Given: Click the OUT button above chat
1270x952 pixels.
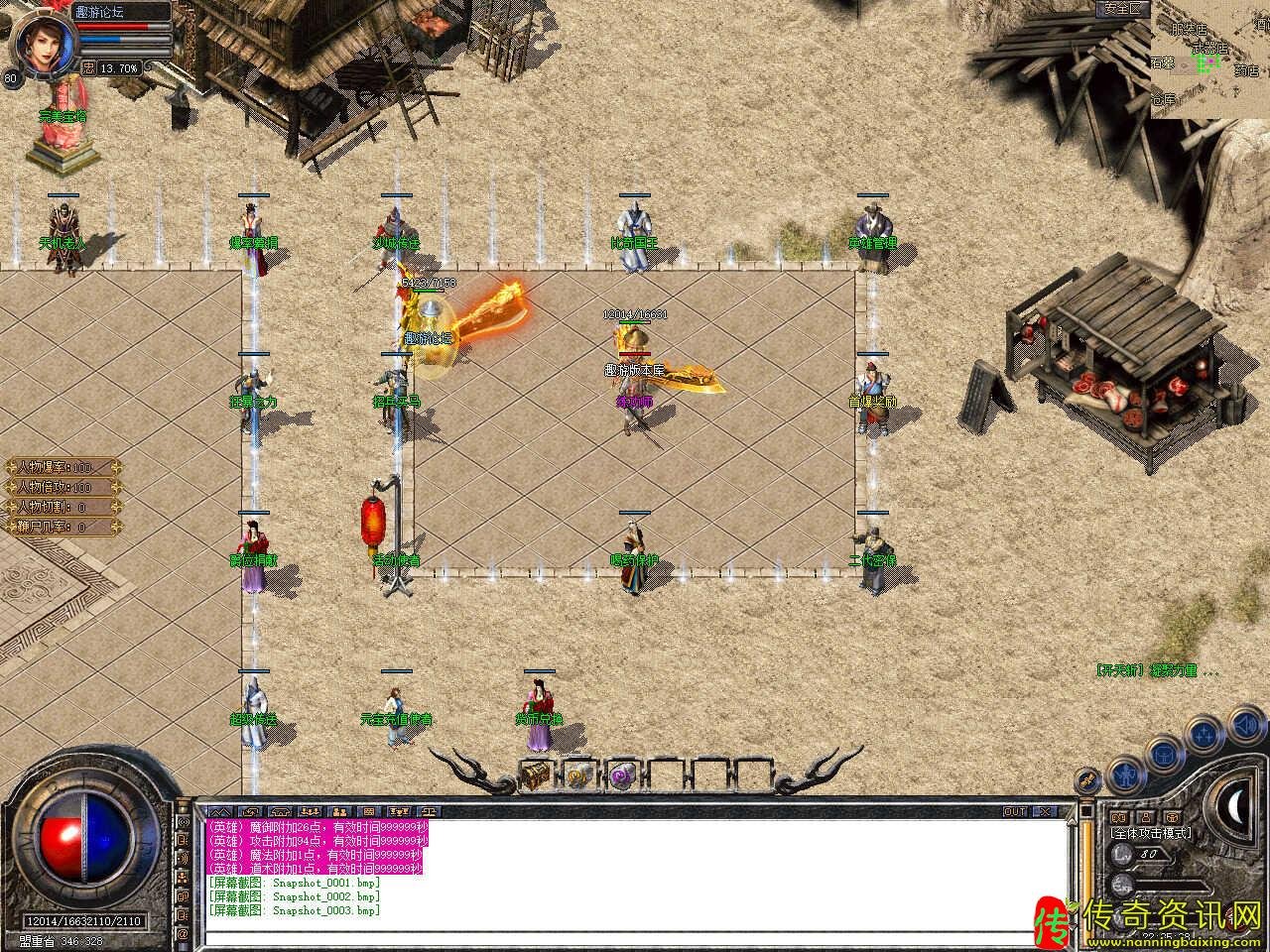Looking at the screenshot, I should pyautogui.click(x=1015, y=811).
